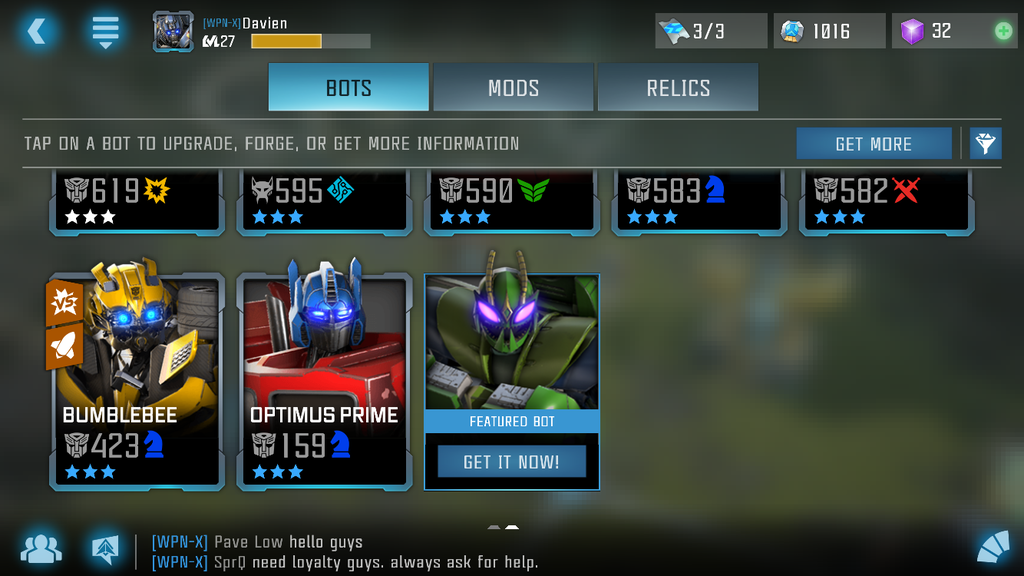Screen dimensions: 1024x576
Task: Go back with the arrow button
Action: click(37, 31)
